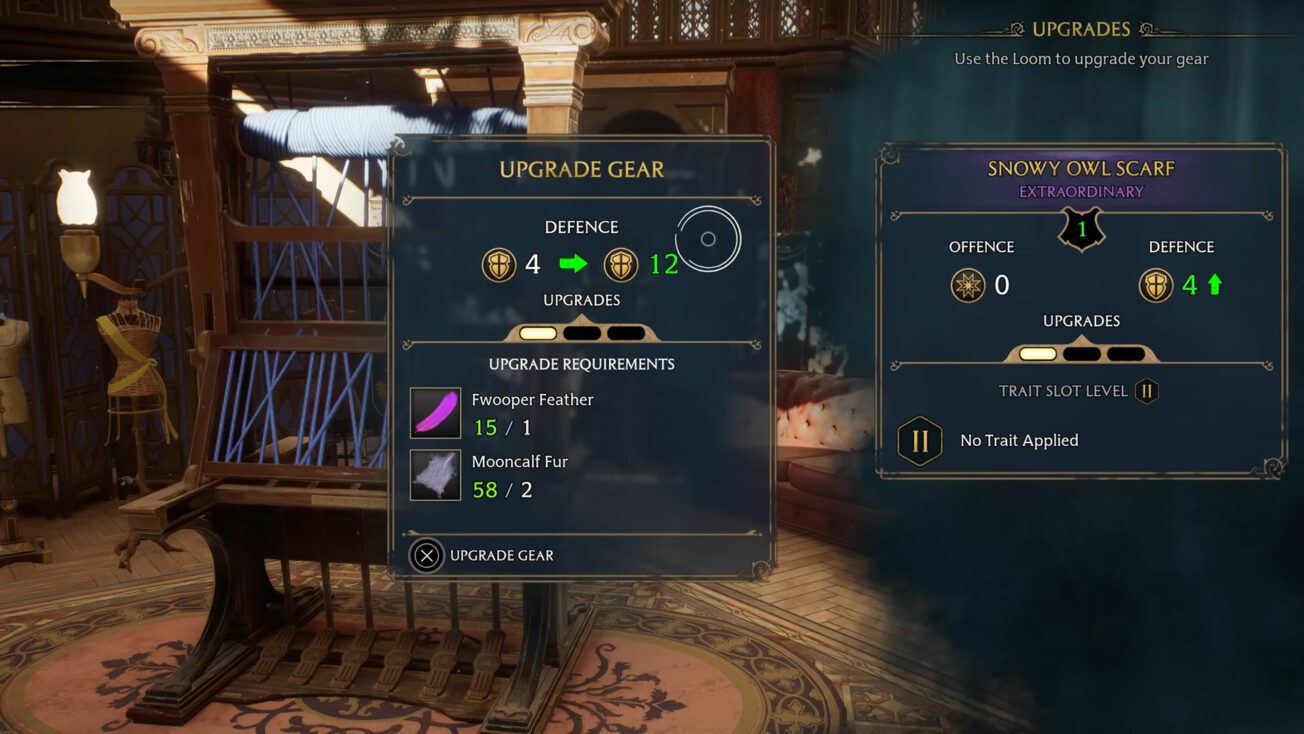
Task: Click the Defence shield icon showing 4
Action: point(498,265)
